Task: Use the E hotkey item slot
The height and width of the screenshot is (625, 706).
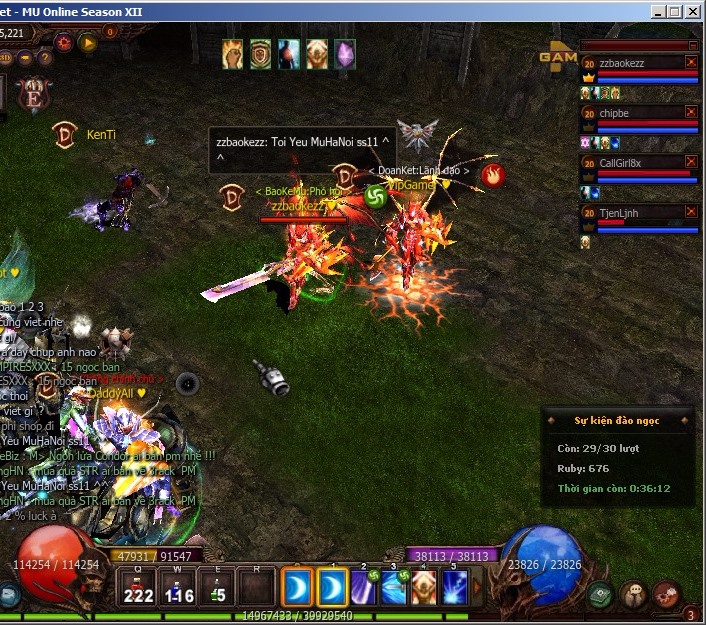Action: pyautogui.click(x=217, y=587)
